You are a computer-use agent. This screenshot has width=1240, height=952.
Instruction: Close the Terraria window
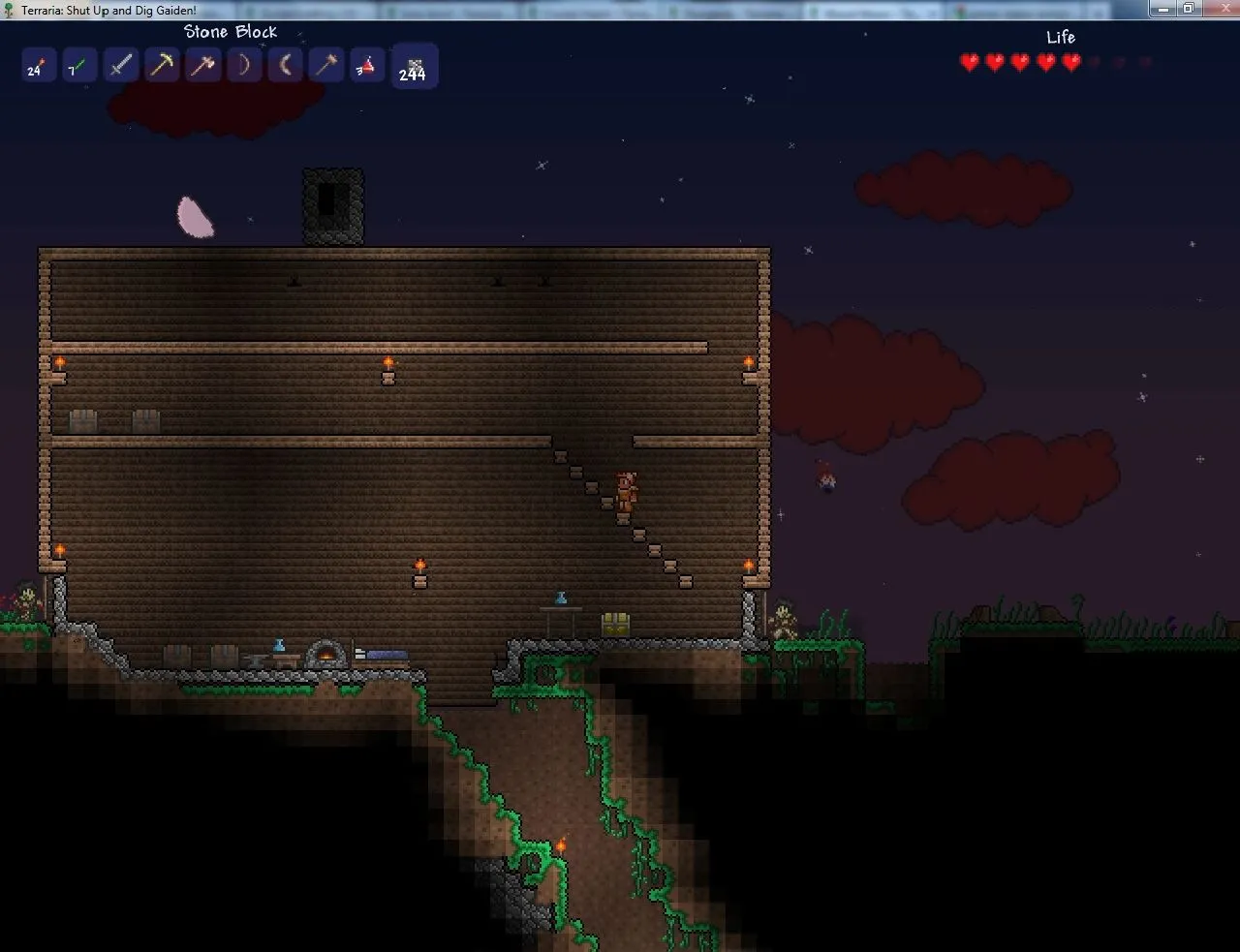coord(1218,9)
